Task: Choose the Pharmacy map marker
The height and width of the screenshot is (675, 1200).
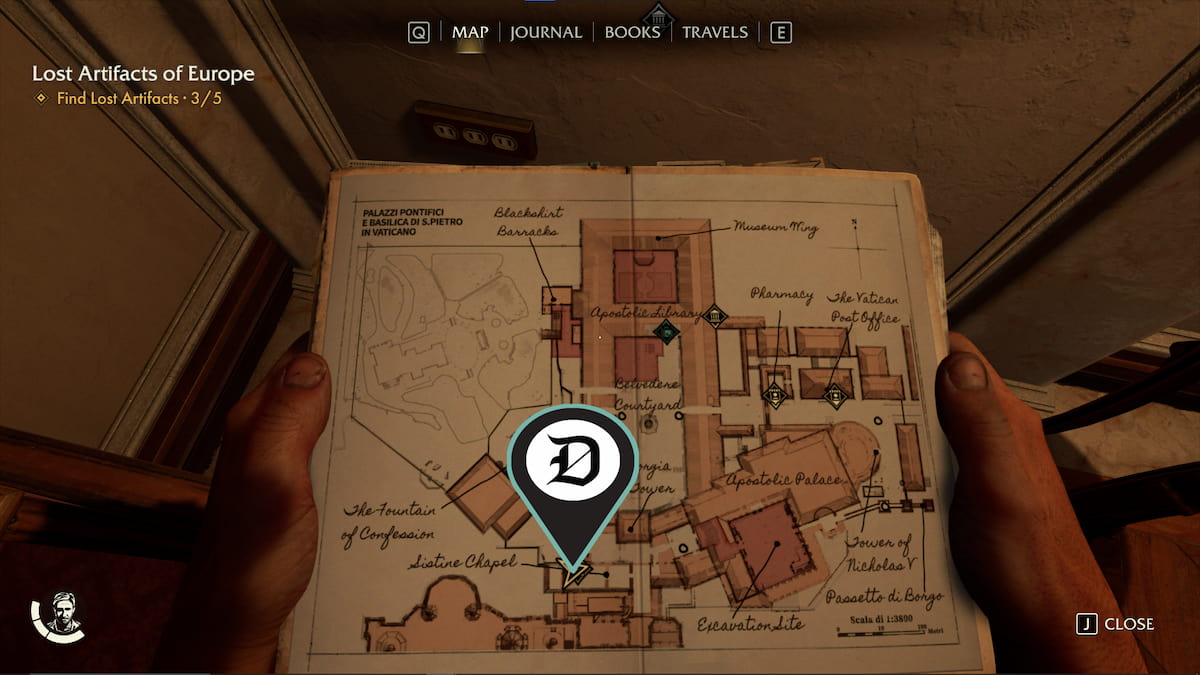Action: [x=773, y=394]
